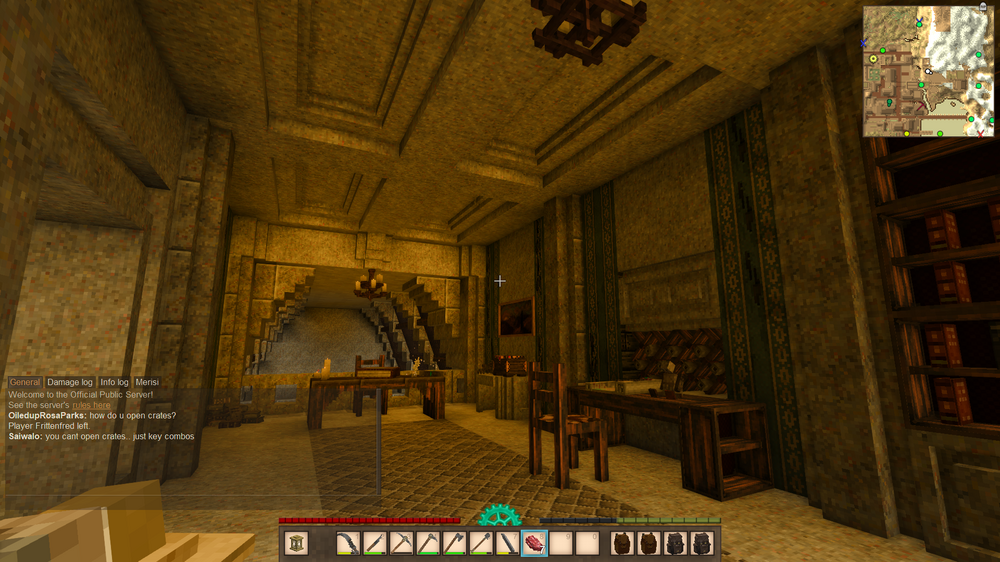Pick the curved blade tool in slot 1
Viewport: 1000px width, 562px height.
tap(346, 543)
